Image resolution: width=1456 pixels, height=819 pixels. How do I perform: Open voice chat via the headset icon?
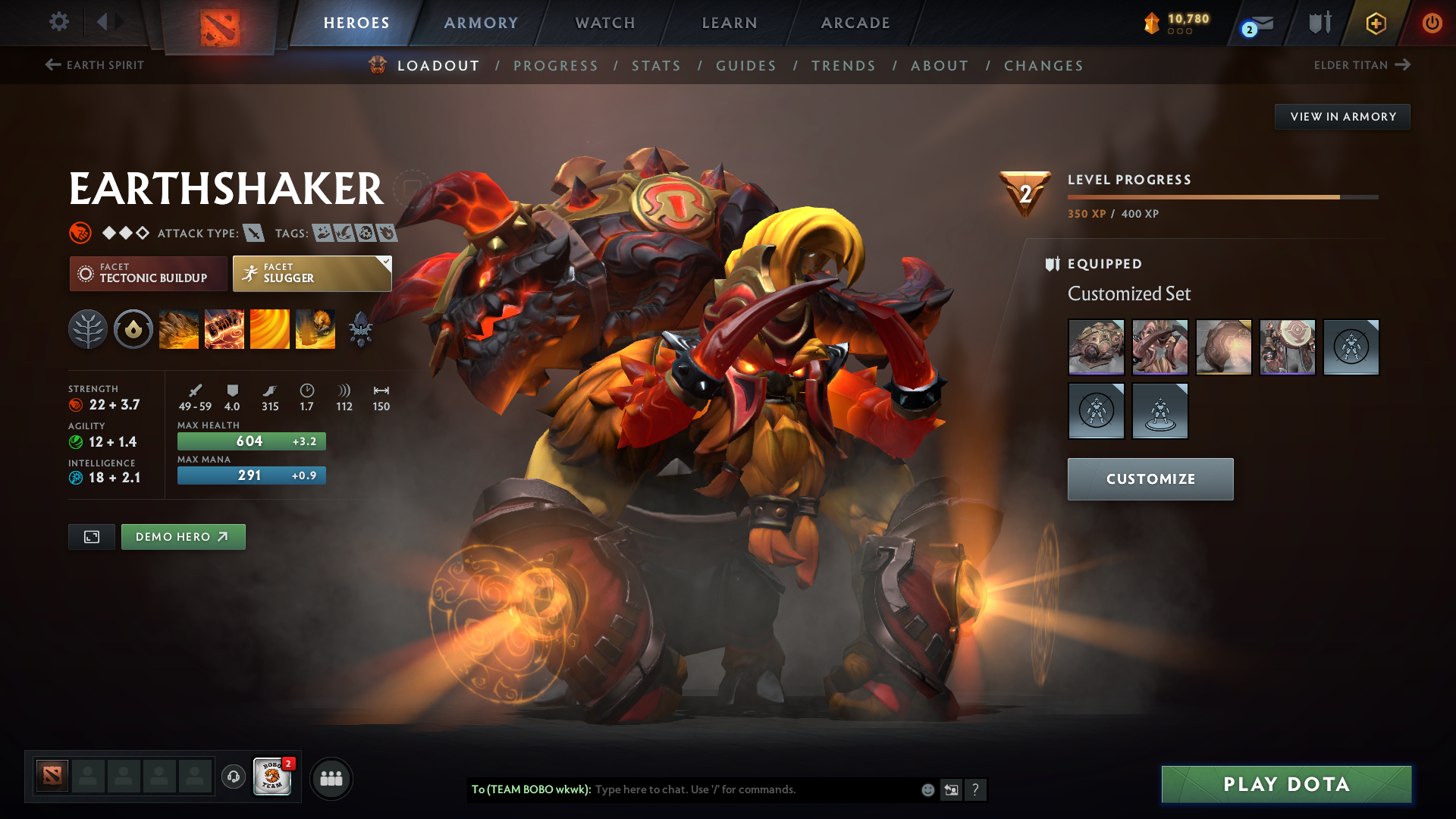click(233, 777)
